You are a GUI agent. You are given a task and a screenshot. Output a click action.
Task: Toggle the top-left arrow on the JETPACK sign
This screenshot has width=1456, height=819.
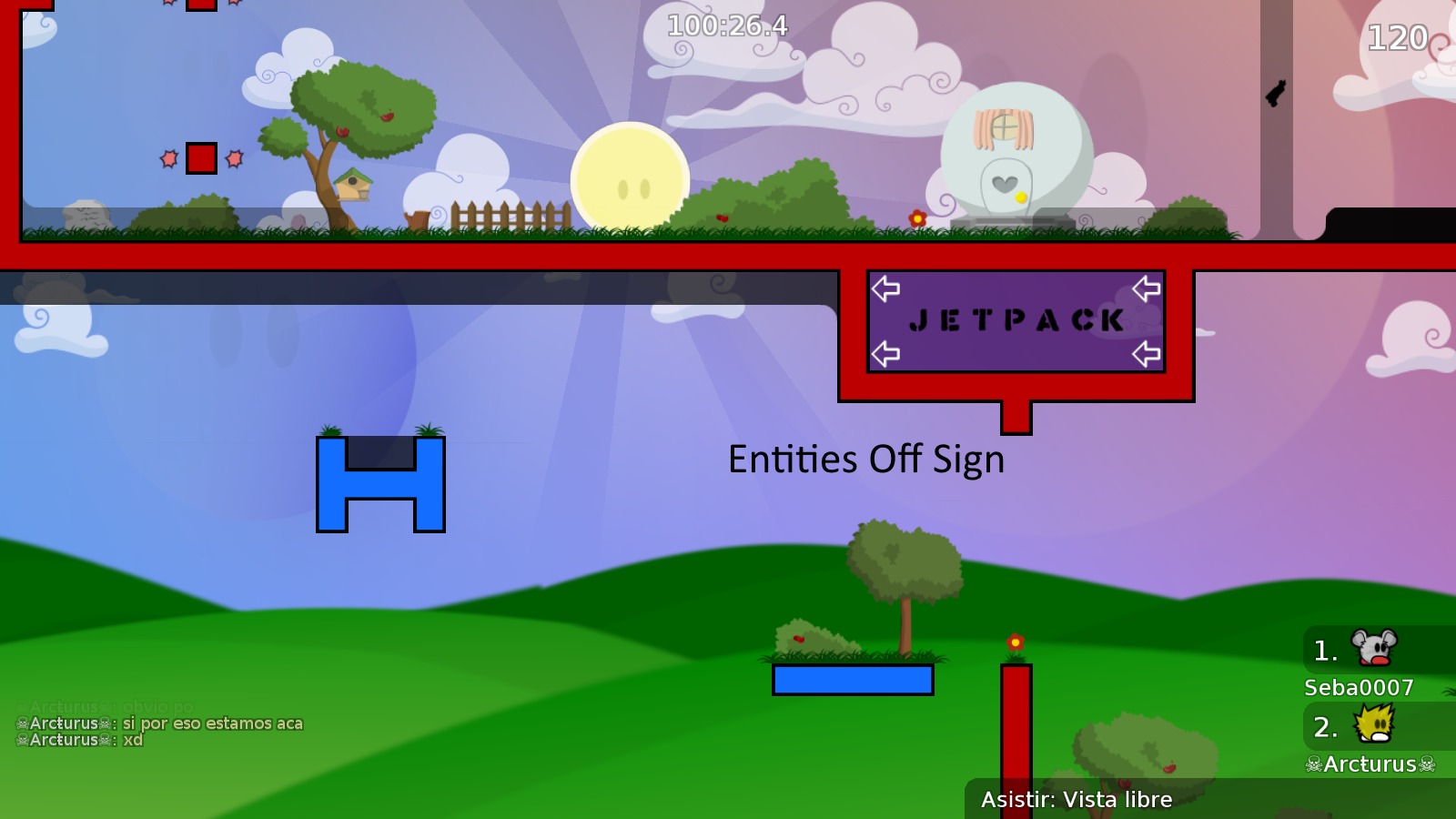pos(887,288)
